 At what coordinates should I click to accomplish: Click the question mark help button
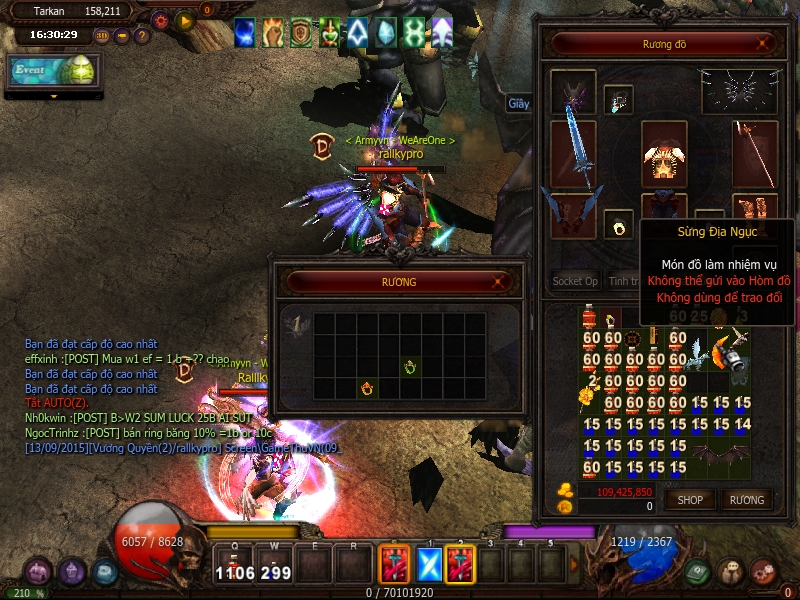pyautogui.click(x=142, y=35)
